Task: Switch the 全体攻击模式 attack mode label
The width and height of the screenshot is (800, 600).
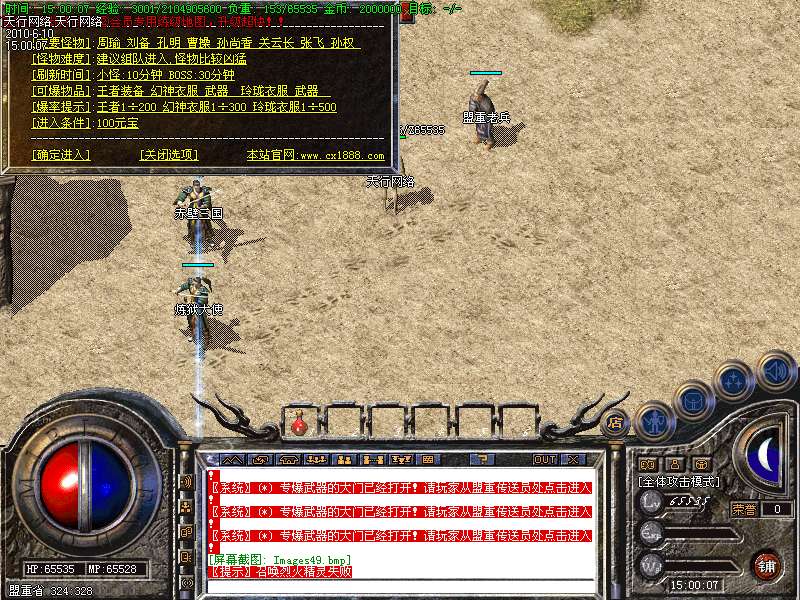Action: 680,481
